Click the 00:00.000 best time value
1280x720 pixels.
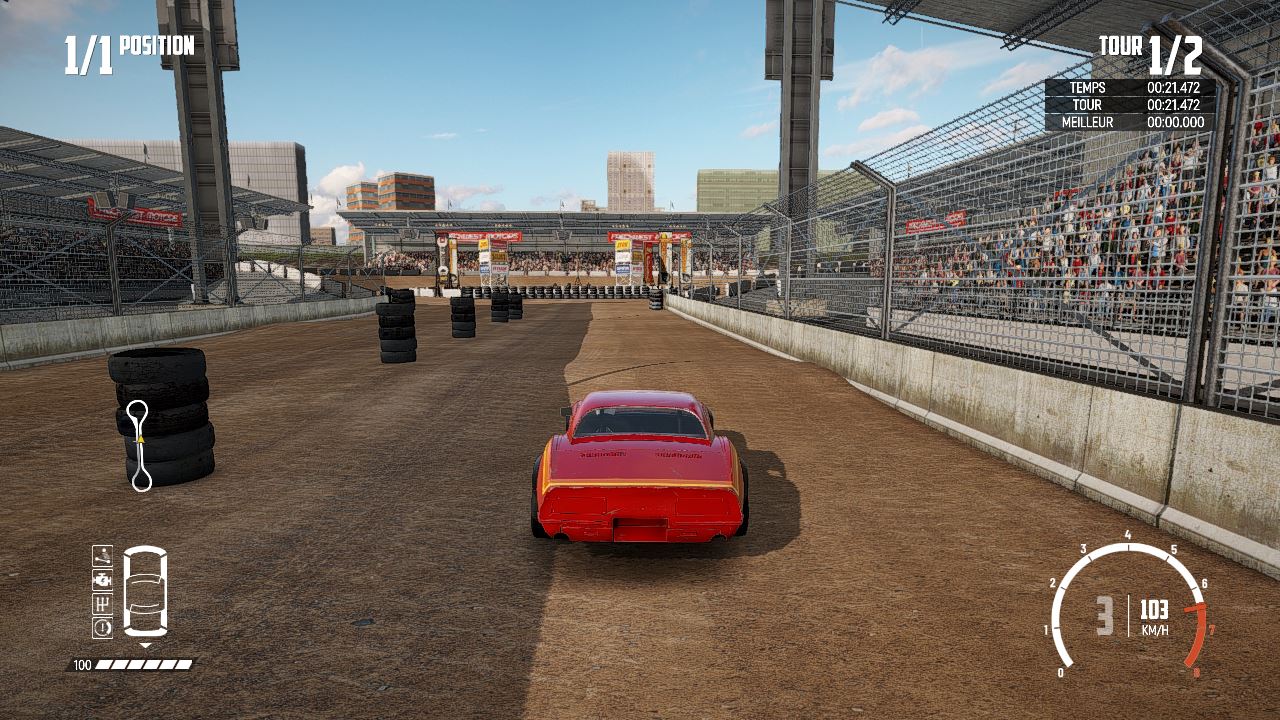(x=1178, y=122)
